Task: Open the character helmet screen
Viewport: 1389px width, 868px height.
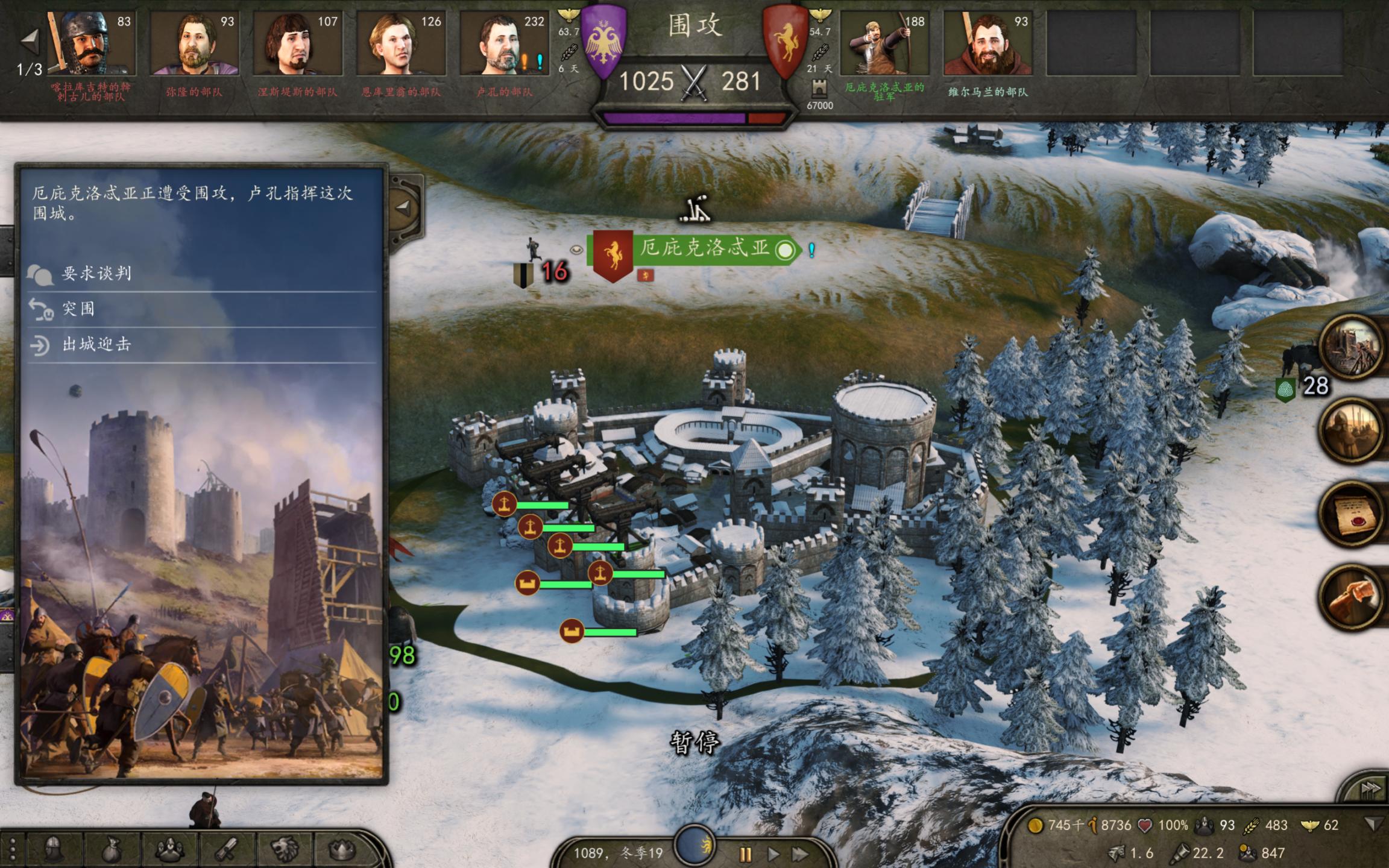Action: [x=53, y=849]
